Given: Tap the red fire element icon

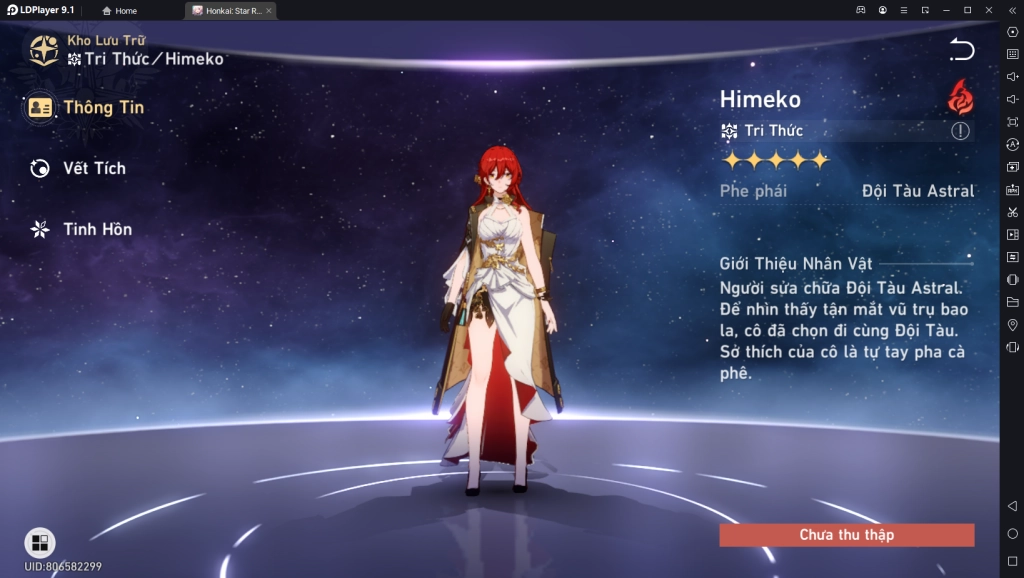Looking at the screenshot, I should point(960,97).
